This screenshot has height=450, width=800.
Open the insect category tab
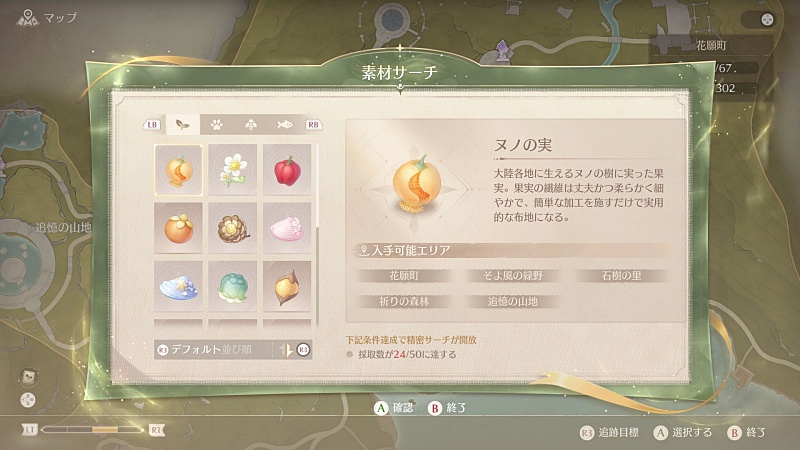click(250, 125)
